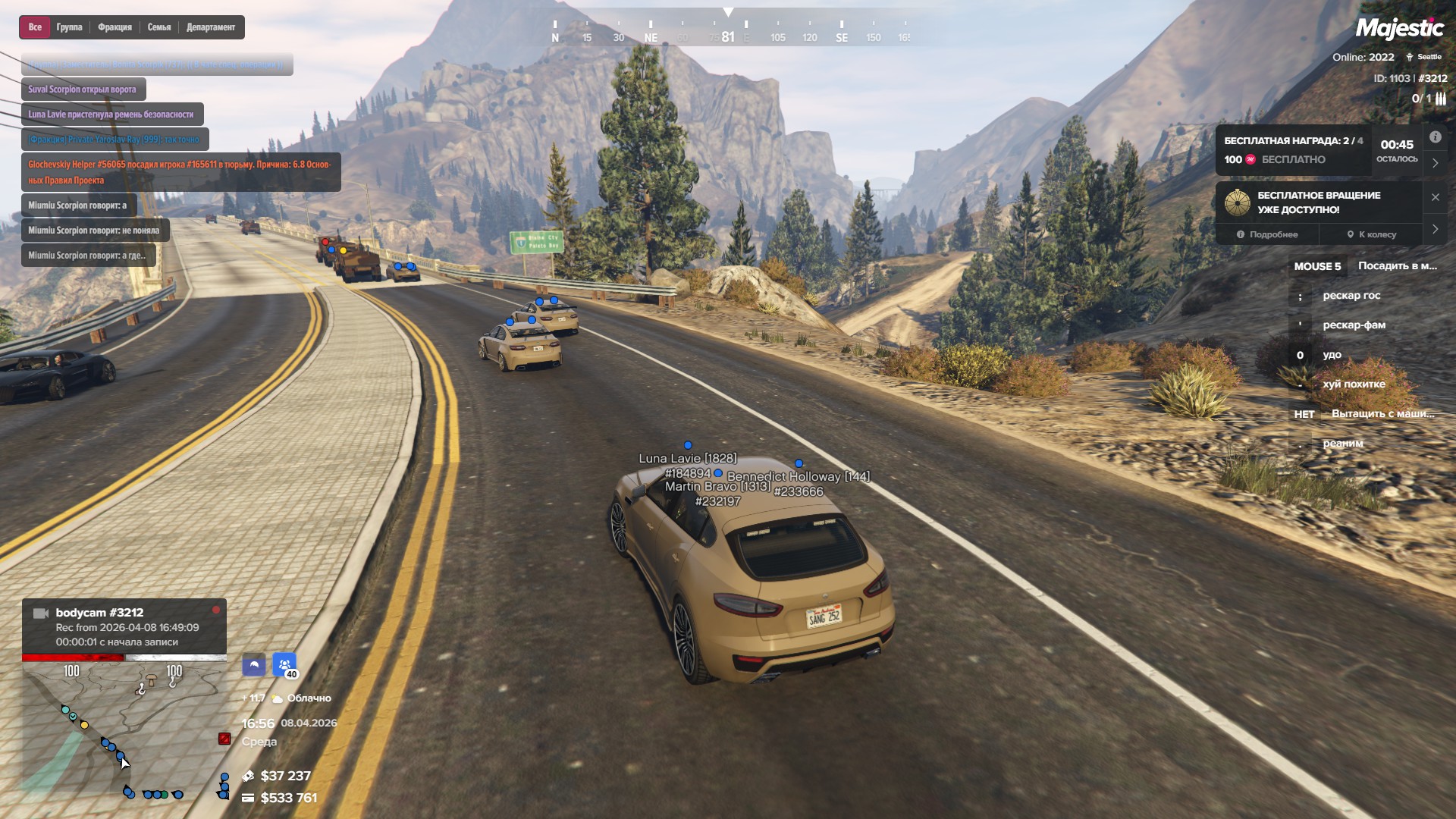Expand the free spin panel arrow
The image size is (1456, 819).
point(1435,229)
